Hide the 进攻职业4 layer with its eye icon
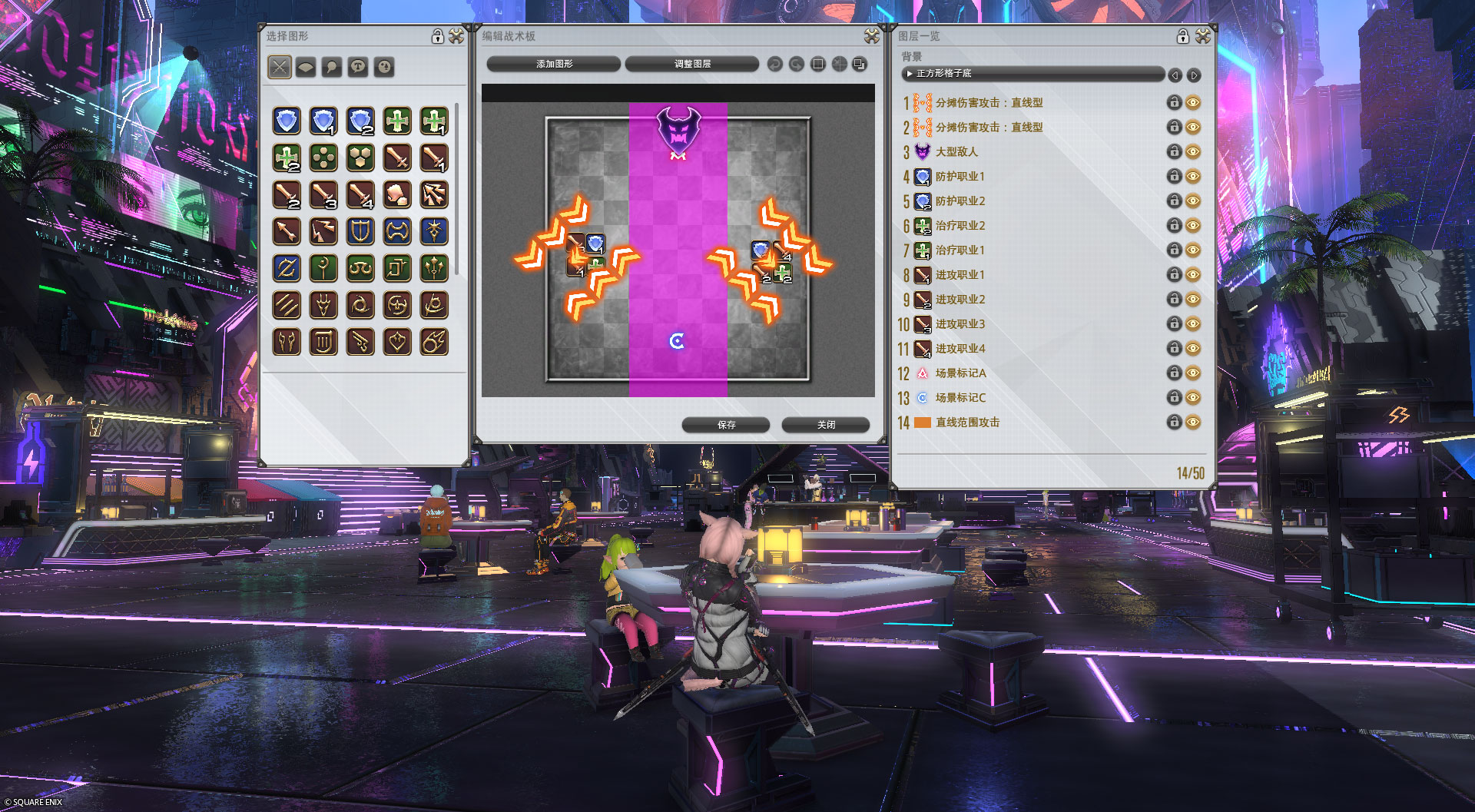The image size is (1475, 812). (1193, 348)
